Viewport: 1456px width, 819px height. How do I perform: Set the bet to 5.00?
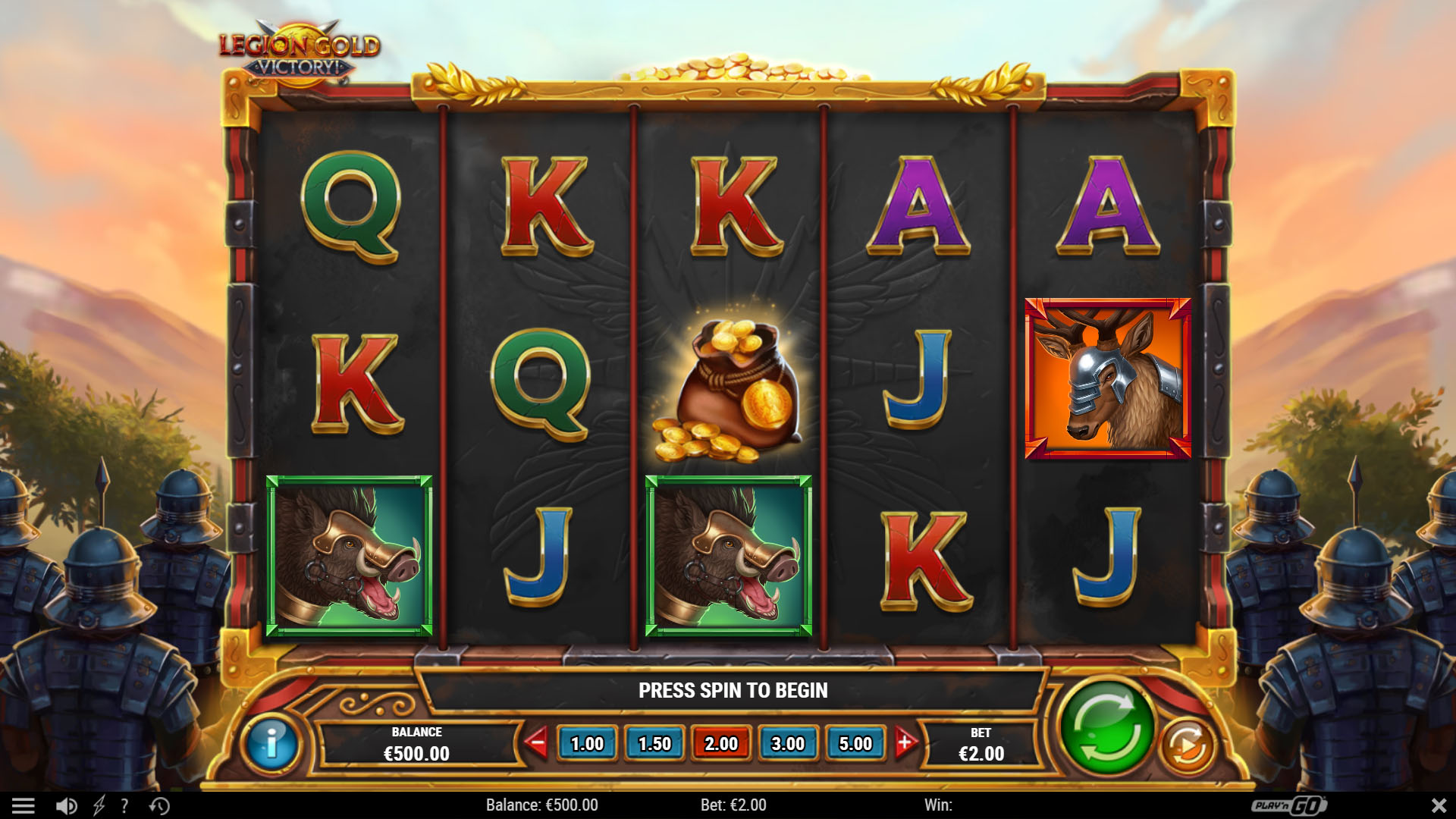click(x=855, y=744)
